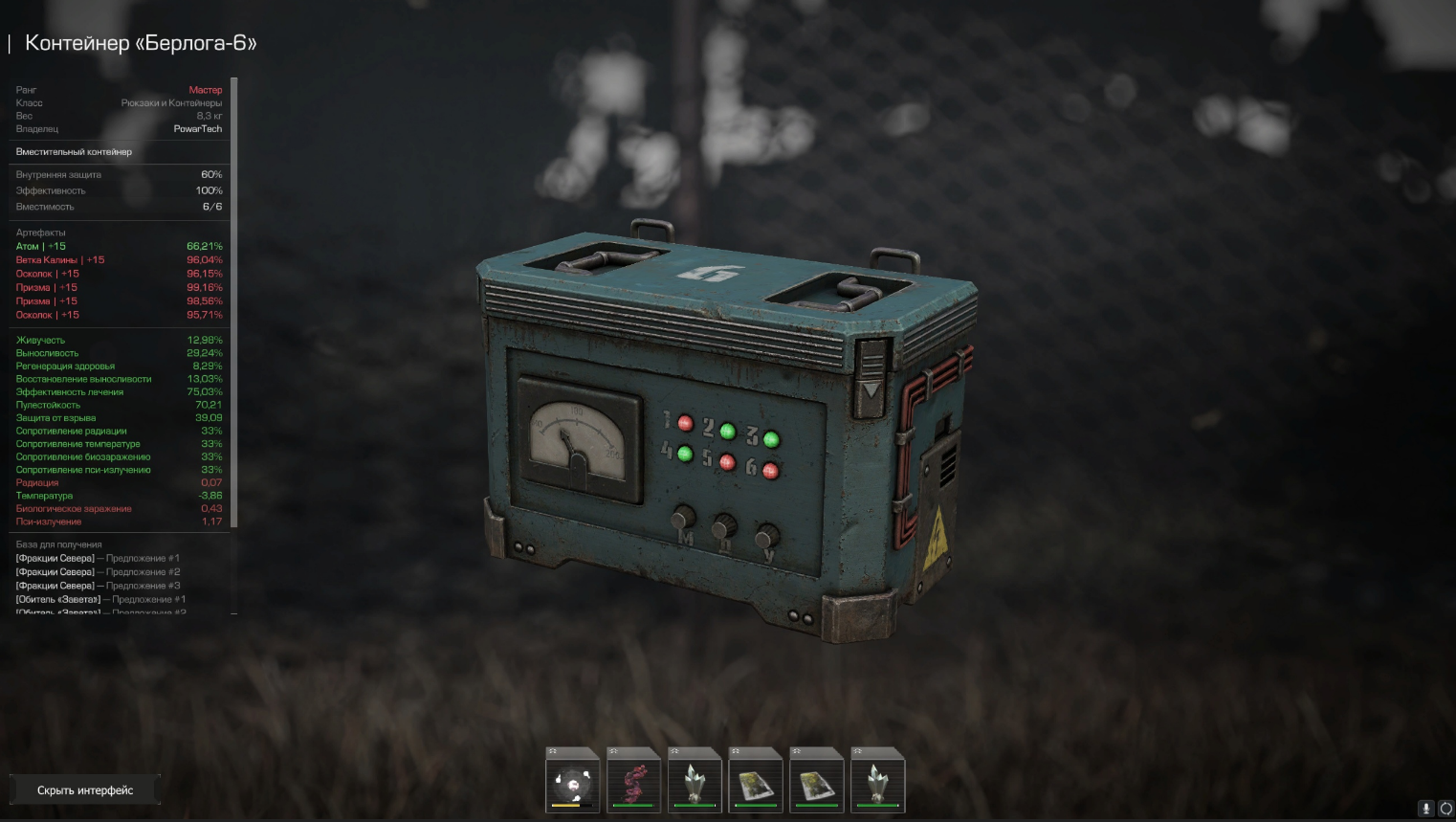
Task: Select the Atom artifact slot with yellow bar
Action: point(572,781)
